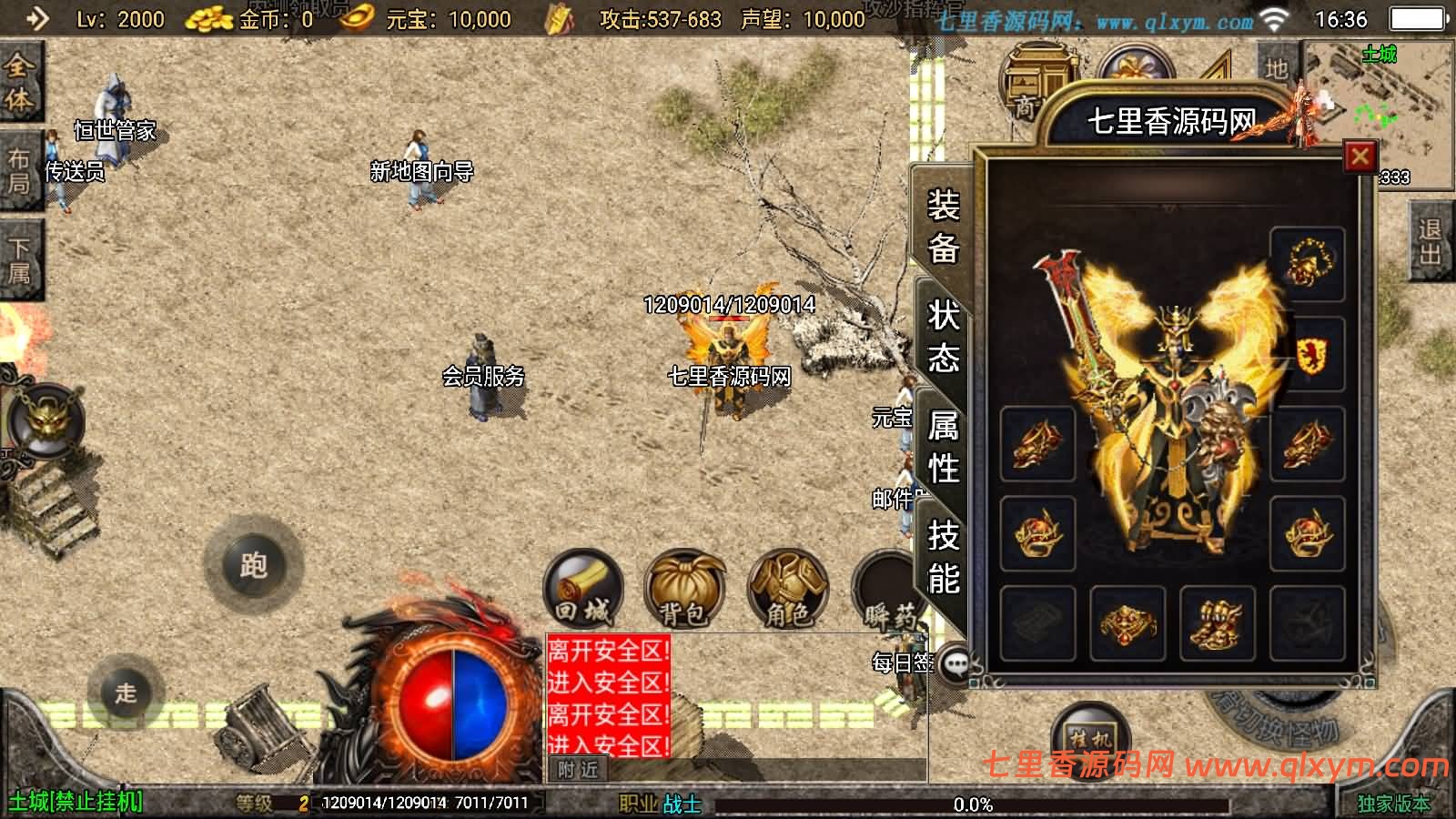Toggle the 跑 run mode button

253,565
